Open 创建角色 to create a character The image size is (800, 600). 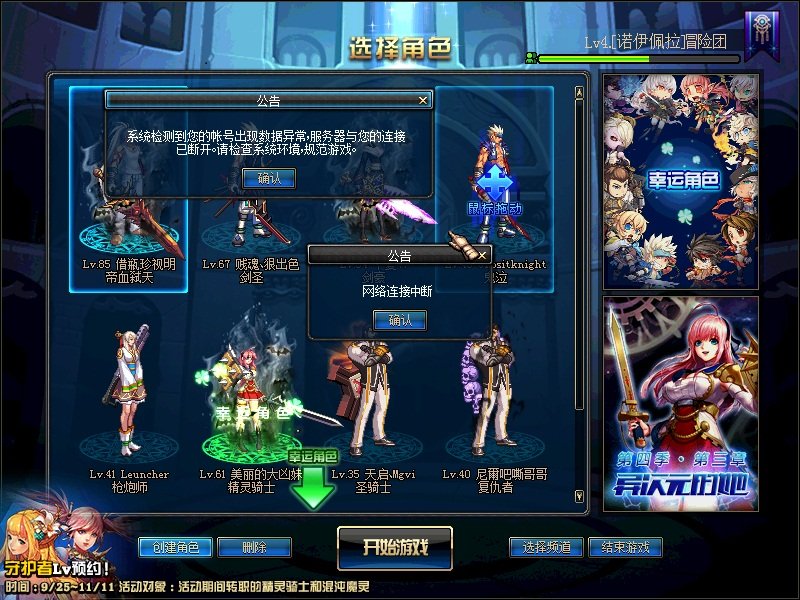tap(175, 547)
